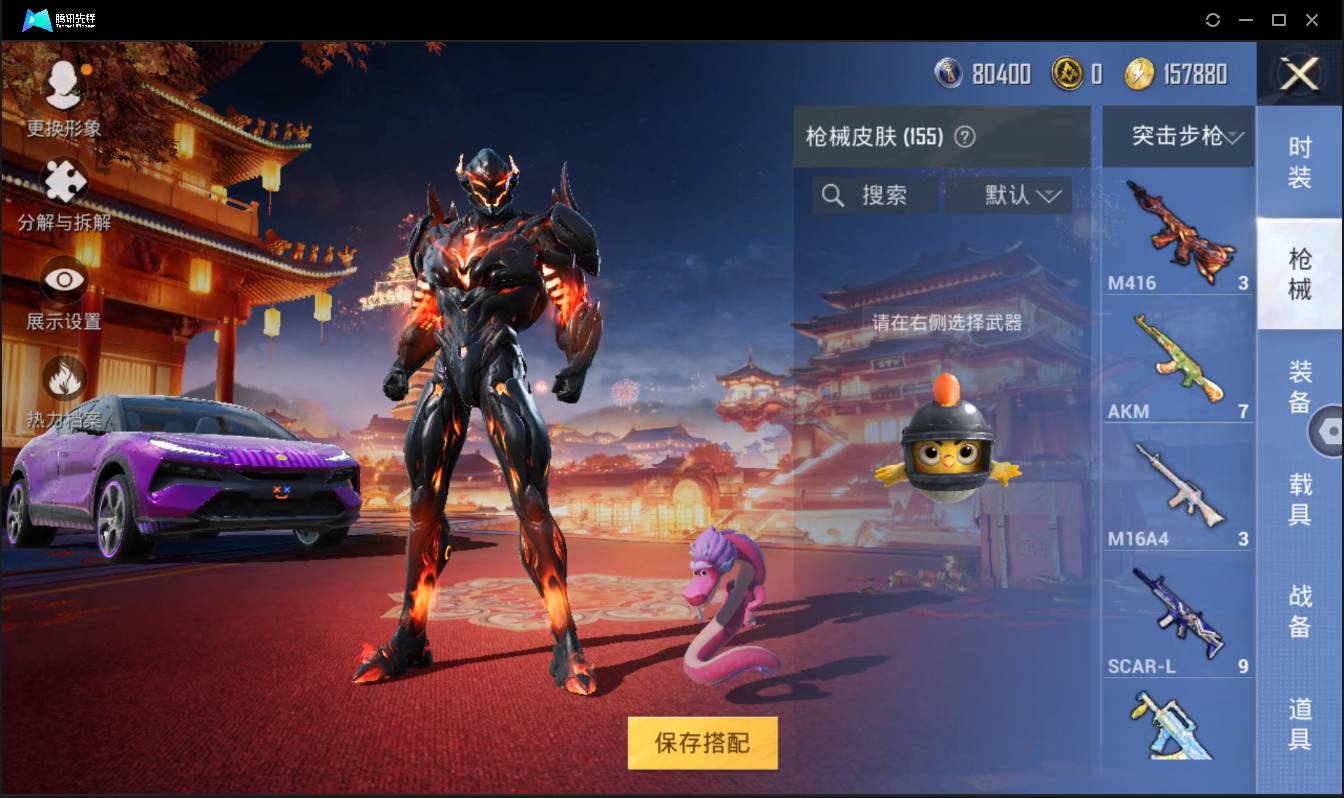Image resolution: width=1344 pixels, height=798 pixels.
Task: Expand the sidebar panel arrow on the right edge
Action: click(1330, 428)
